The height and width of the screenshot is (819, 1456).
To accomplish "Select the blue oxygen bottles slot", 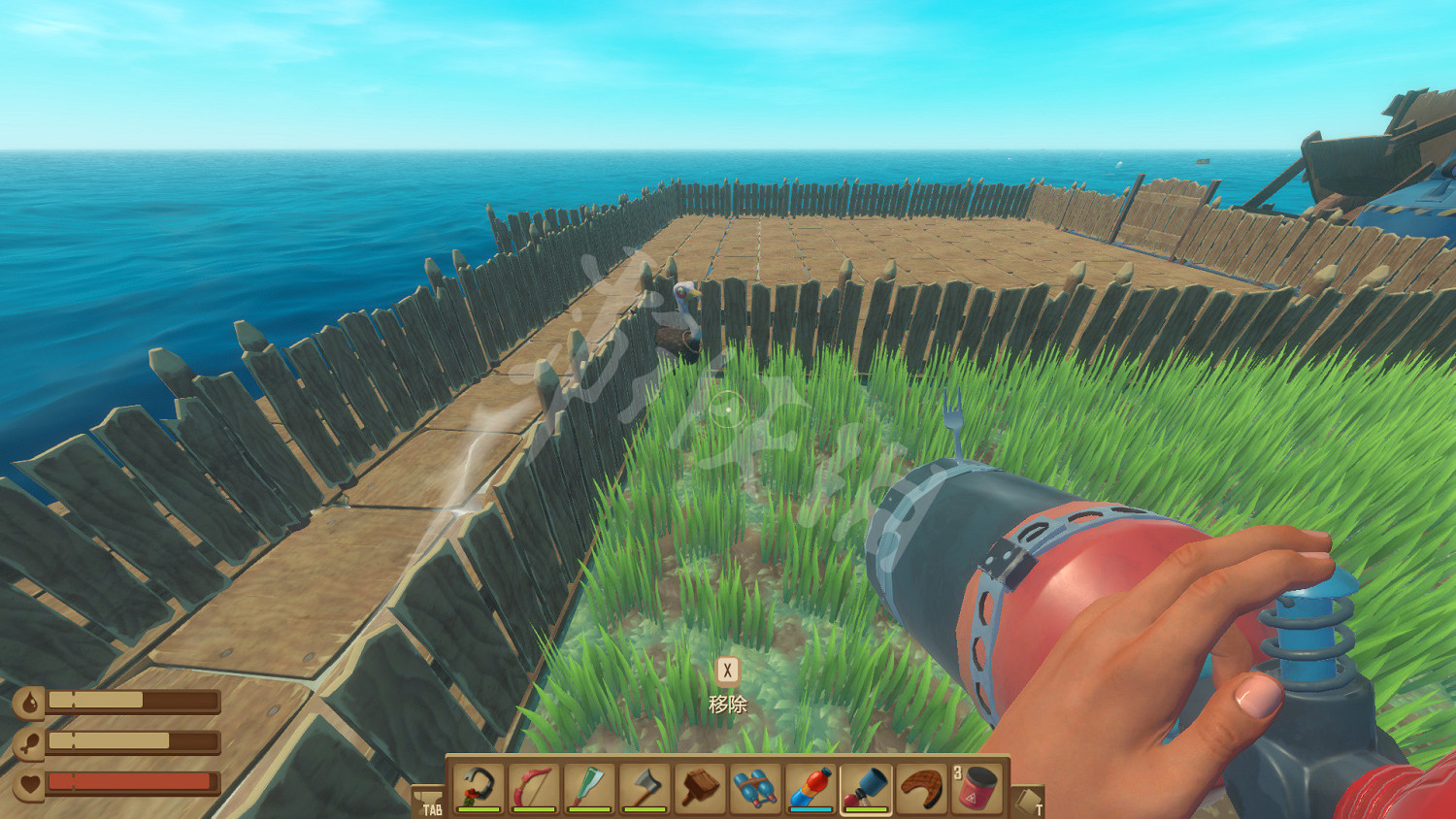I will coord(755,787).
